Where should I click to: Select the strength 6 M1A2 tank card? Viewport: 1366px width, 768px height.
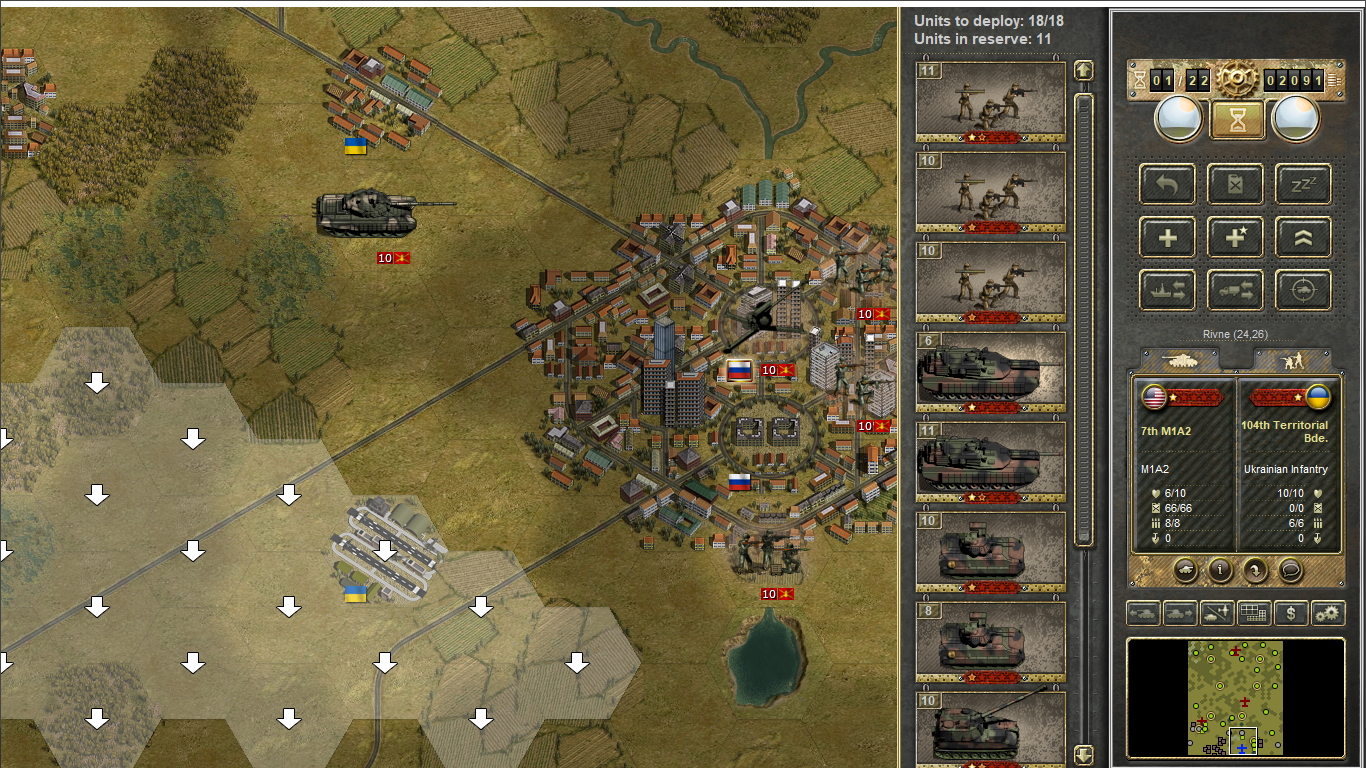(990, 372)
